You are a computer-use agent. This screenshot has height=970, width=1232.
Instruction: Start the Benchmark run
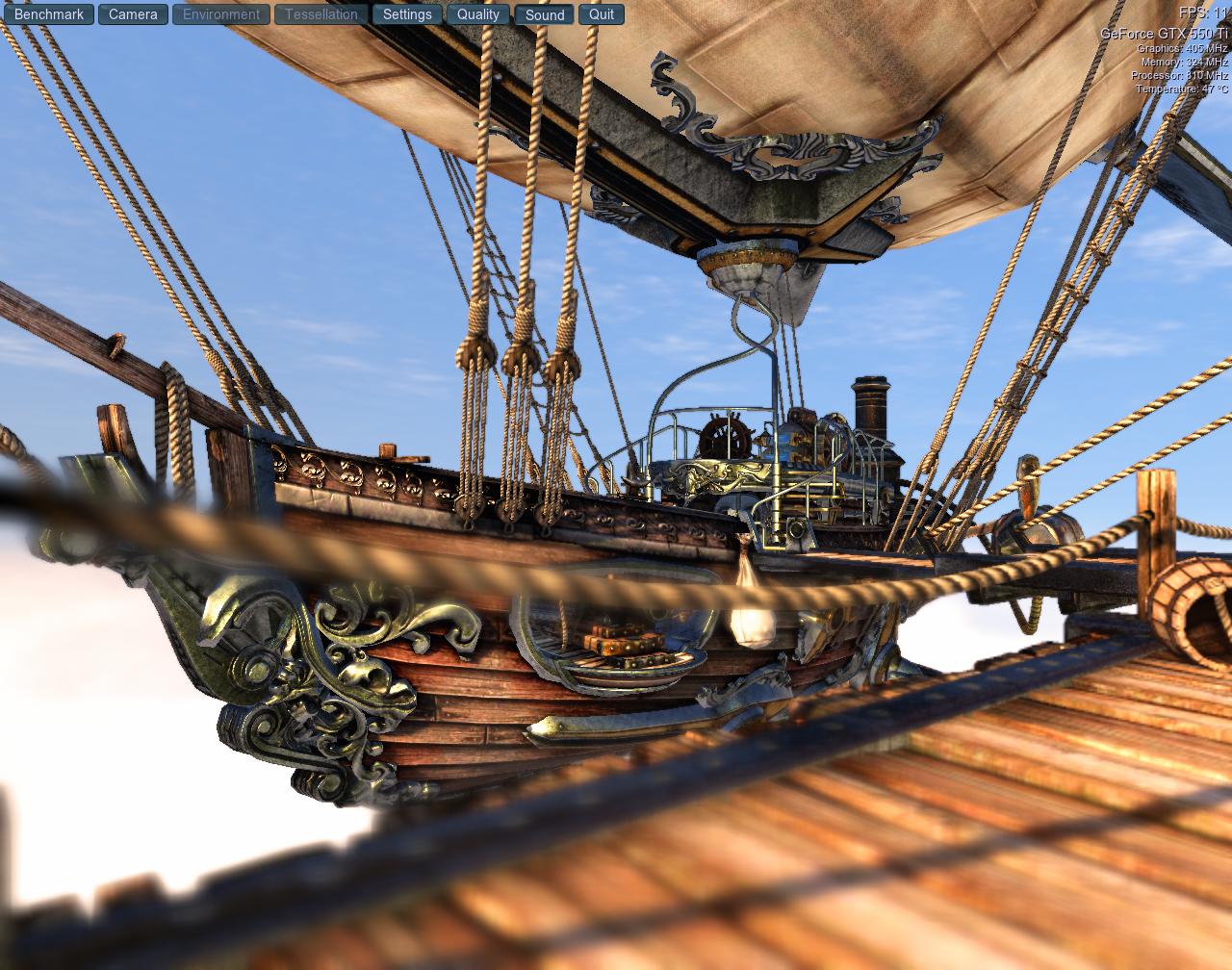click(x=49, y=14)
